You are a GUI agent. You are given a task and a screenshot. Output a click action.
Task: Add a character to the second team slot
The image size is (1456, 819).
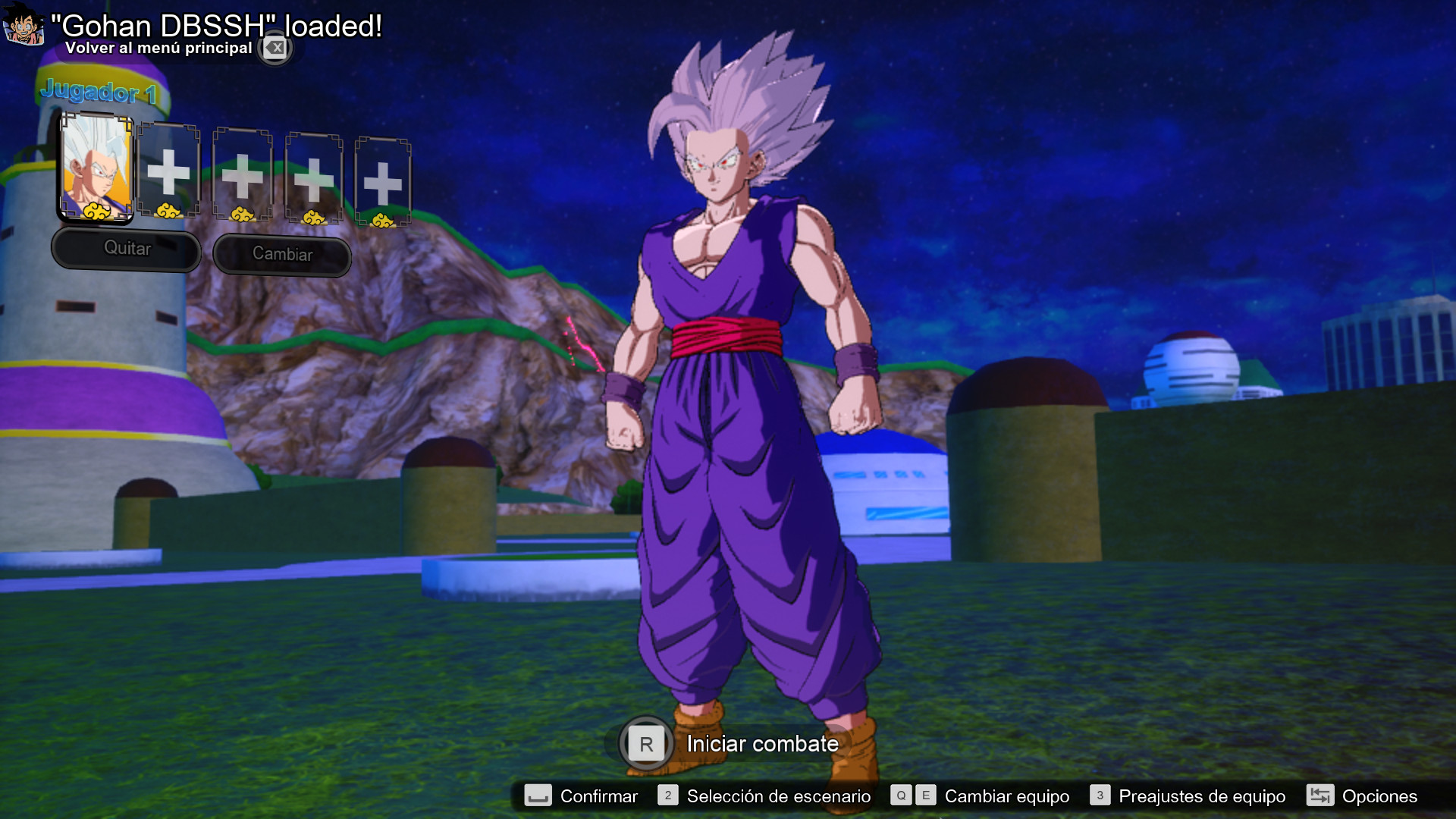tap(168, 173)
